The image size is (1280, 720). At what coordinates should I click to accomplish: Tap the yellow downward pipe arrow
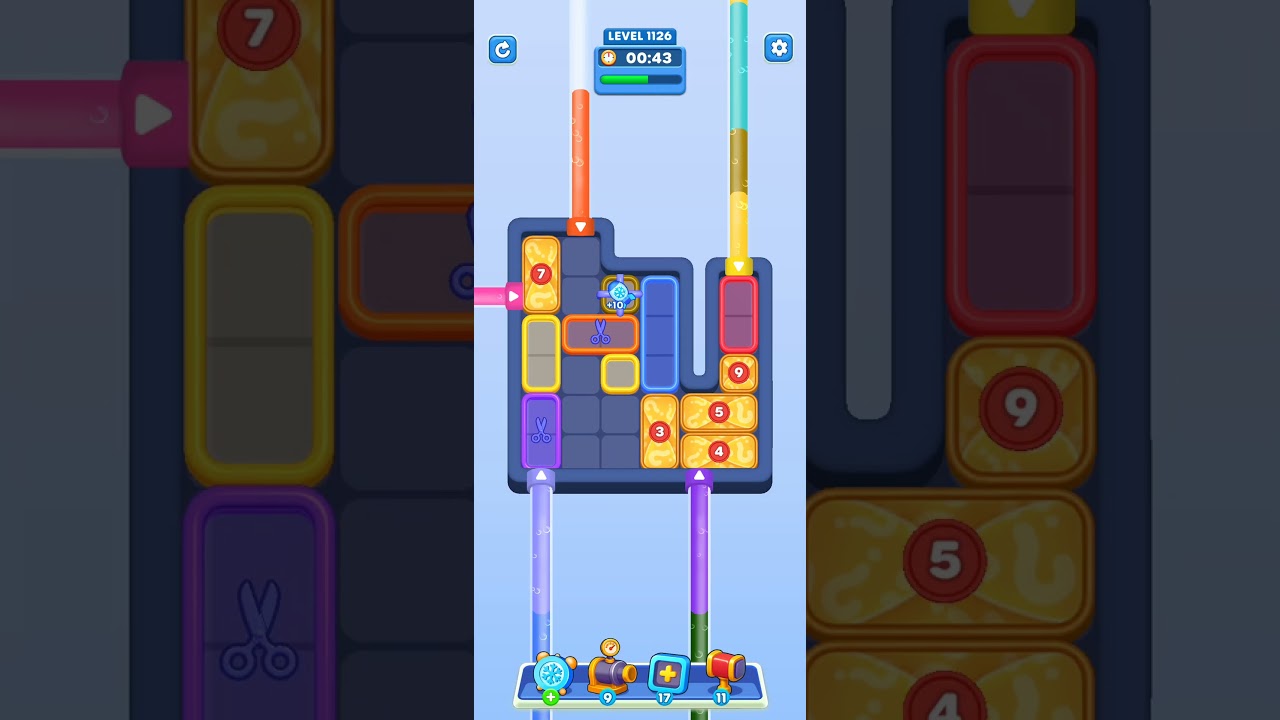click(x=740, y=268)
